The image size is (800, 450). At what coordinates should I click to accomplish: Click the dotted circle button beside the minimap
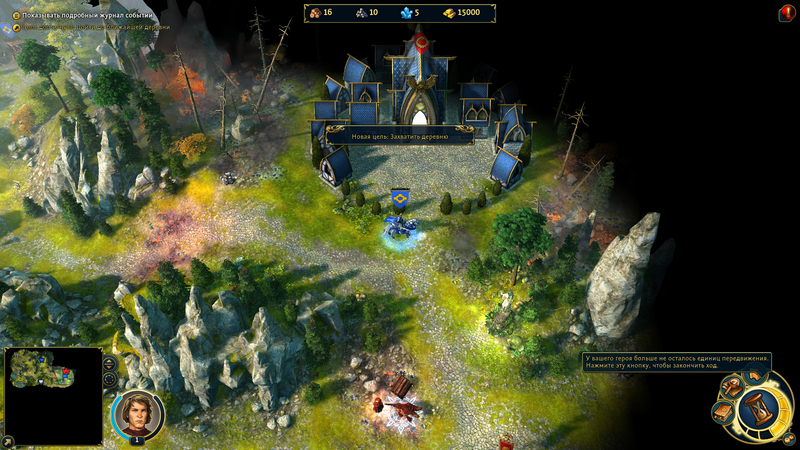click(110, 380)
